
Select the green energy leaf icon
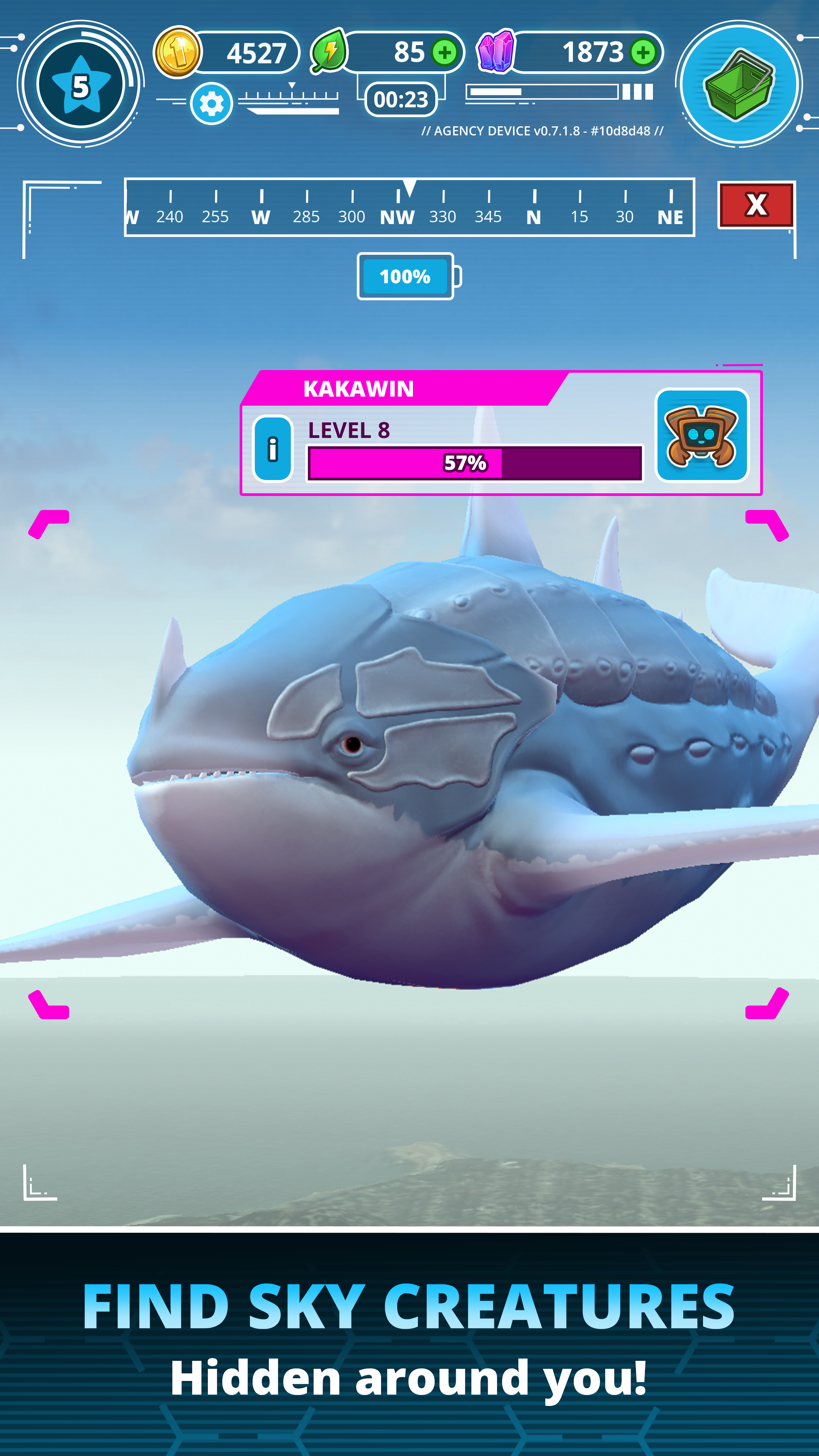(328, 52)
